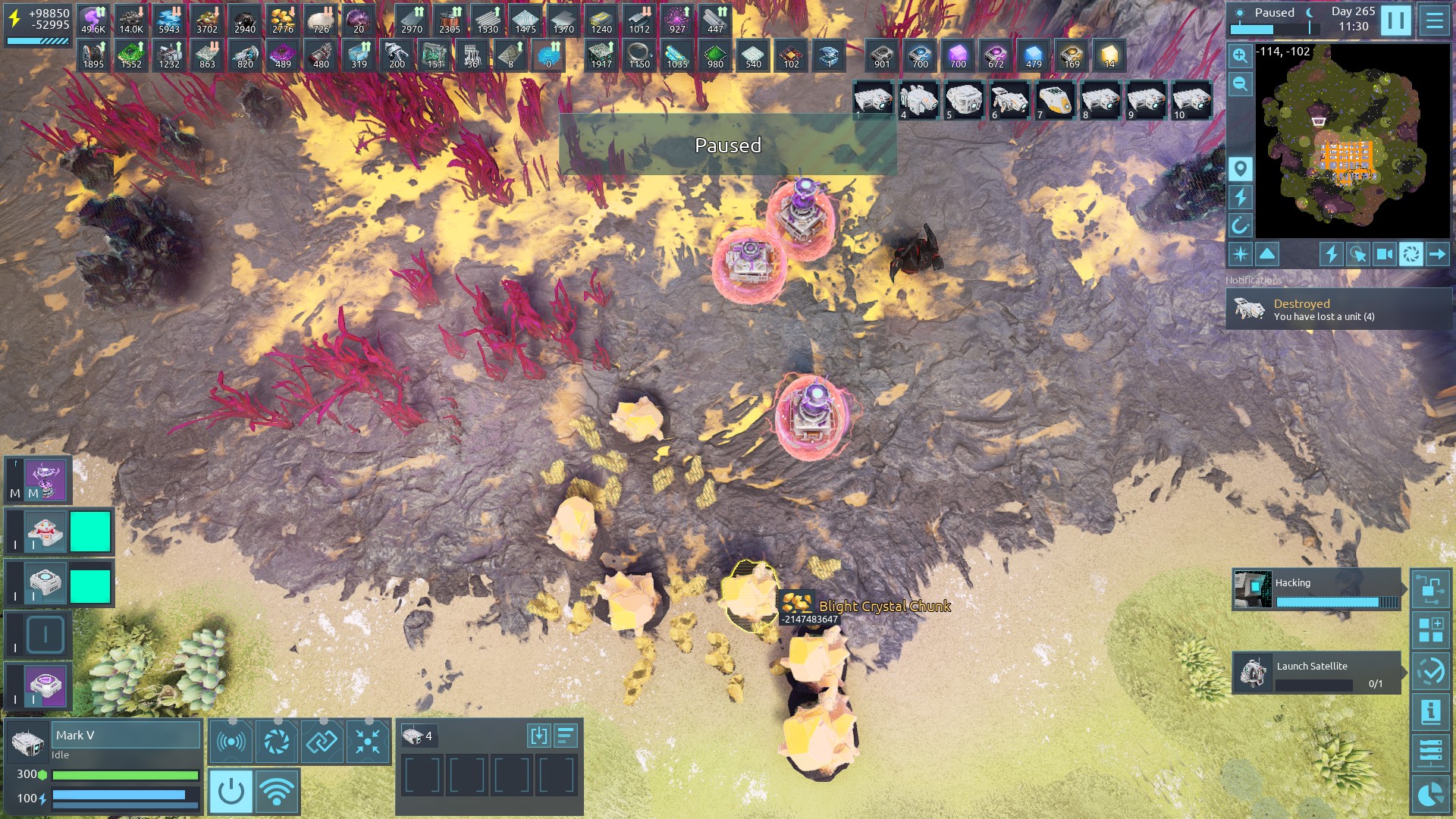The height and width of the screenshot is (819, 1456).
Task: Zoom in on the minimap
Action: tap(1240, 55)
